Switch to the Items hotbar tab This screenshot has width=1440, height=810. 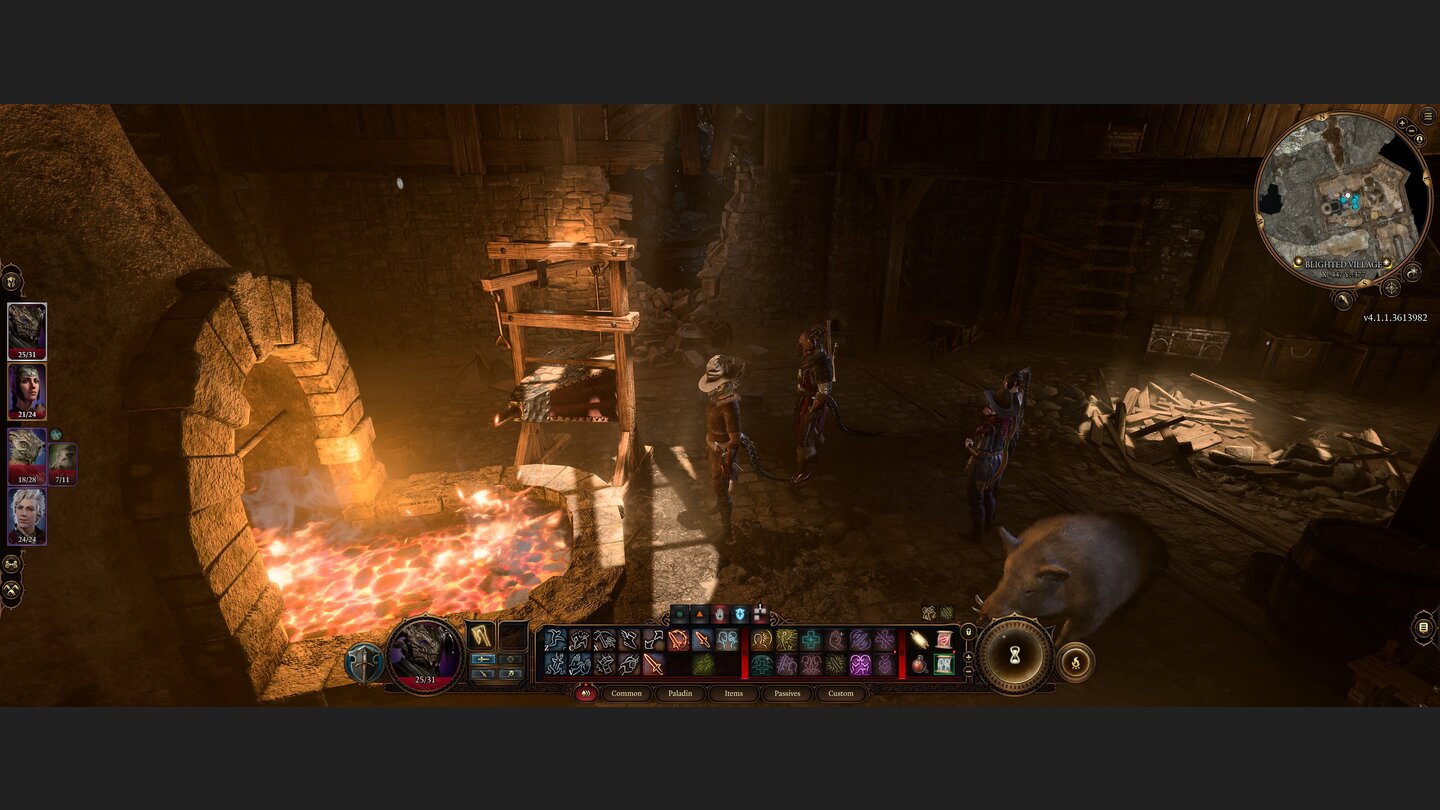click(733, 694)
